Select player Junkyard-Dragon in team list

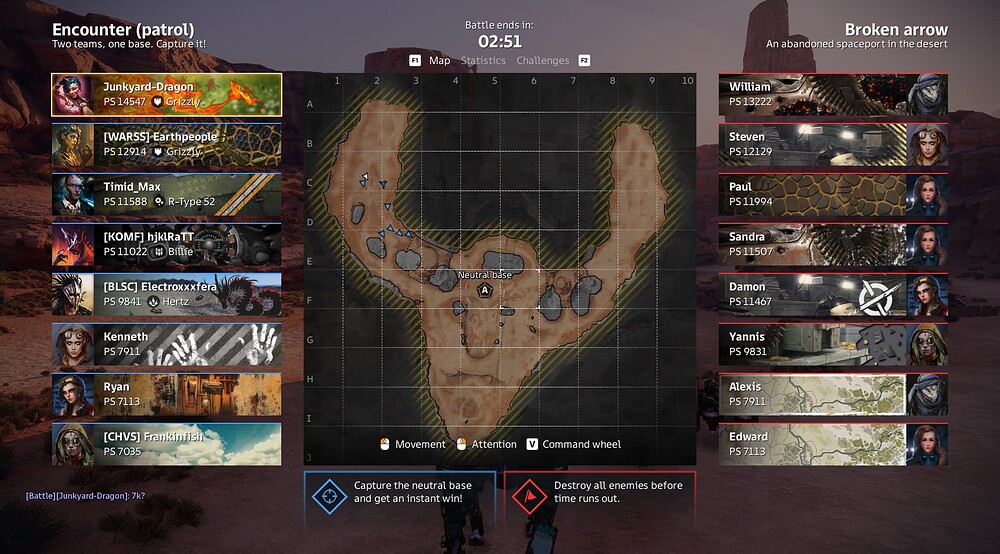coord(167,94)
